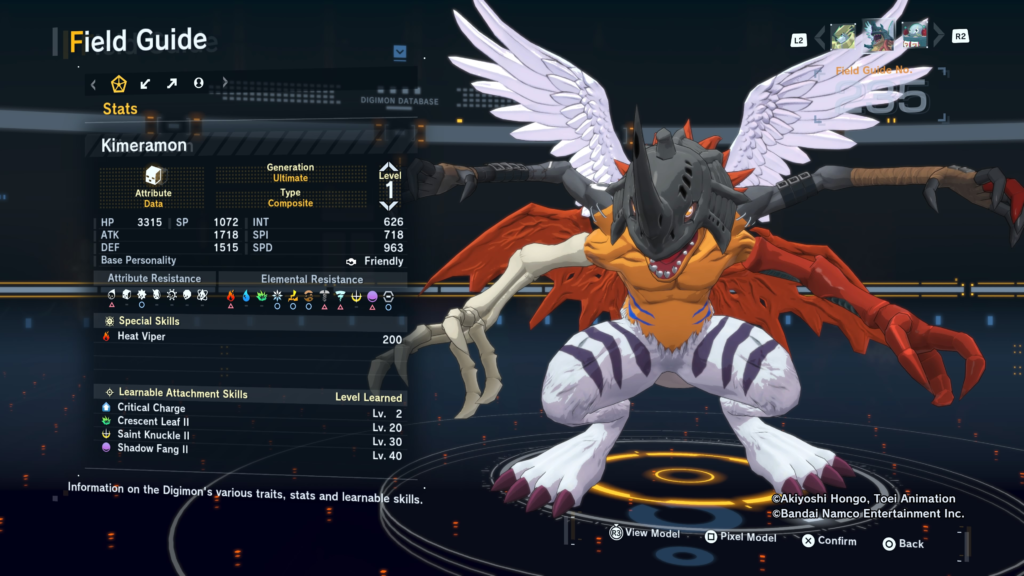1024x576 pixels.
Task: Click the left arrow by the Digimon thumbnails
Action: click(820, 38)
